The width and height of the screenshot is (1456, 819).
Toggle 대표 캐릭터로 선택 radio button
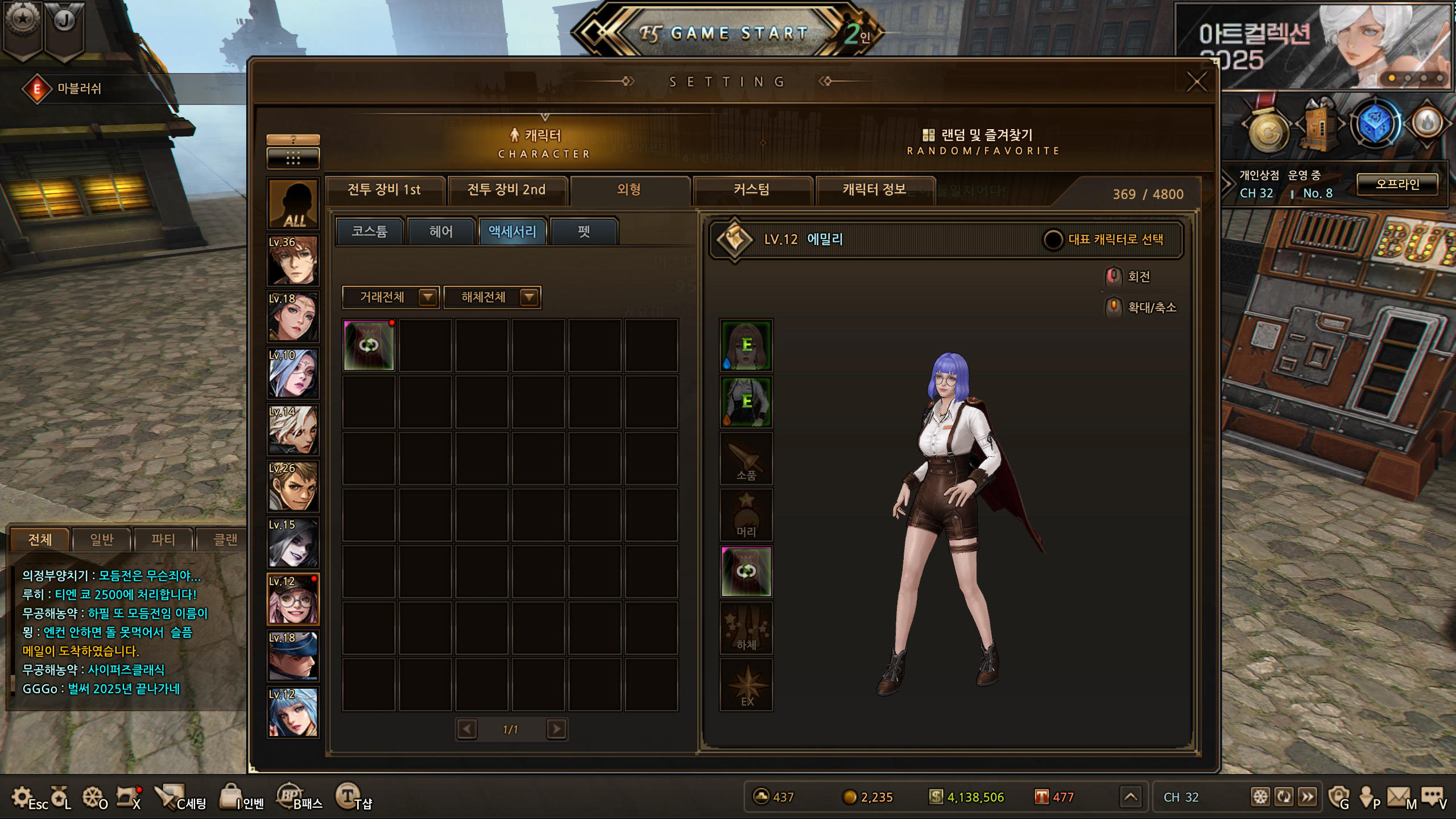tap(1053, 239)
